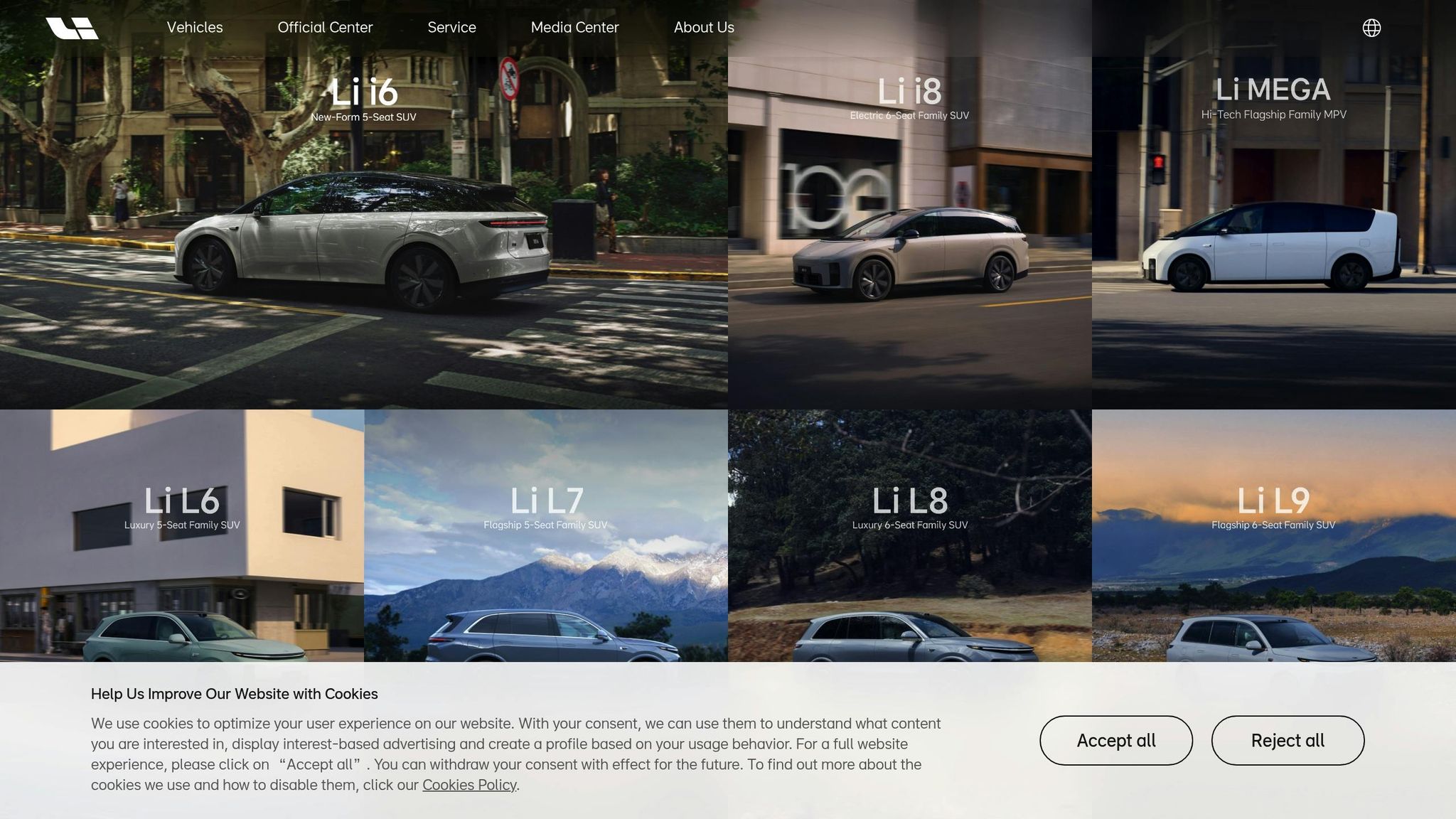Select About Us in the navigation bar

[x=704, y=28]
